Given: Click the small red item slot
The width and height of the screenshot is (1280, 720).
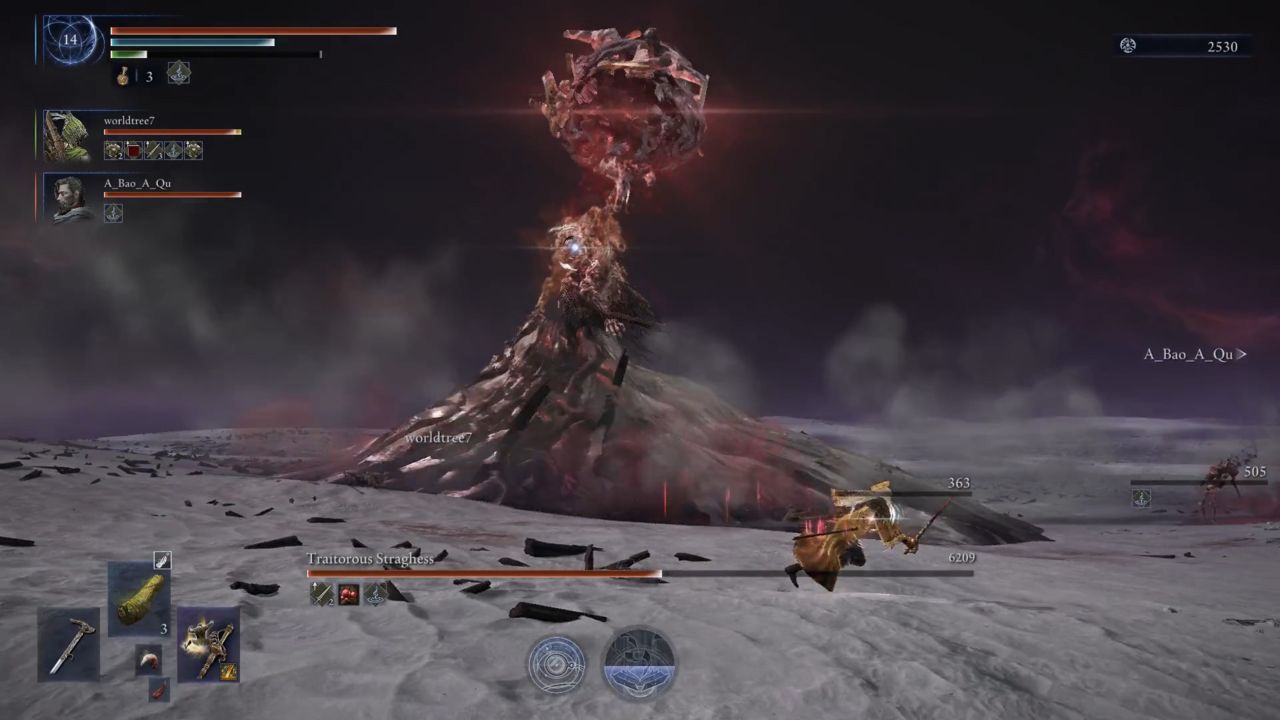Looking at the screenshot, I should tap(158, 689).
